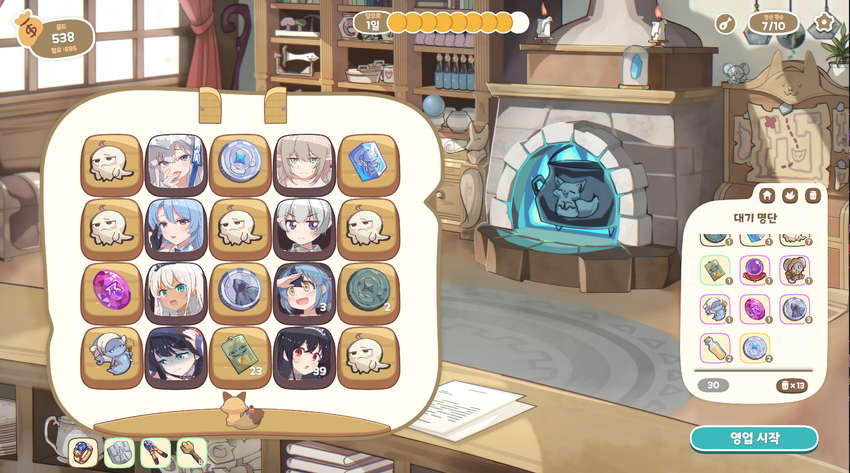Pick the purple gem egg tile on board
The image size is (850, 473).
[x=112, y=294]
